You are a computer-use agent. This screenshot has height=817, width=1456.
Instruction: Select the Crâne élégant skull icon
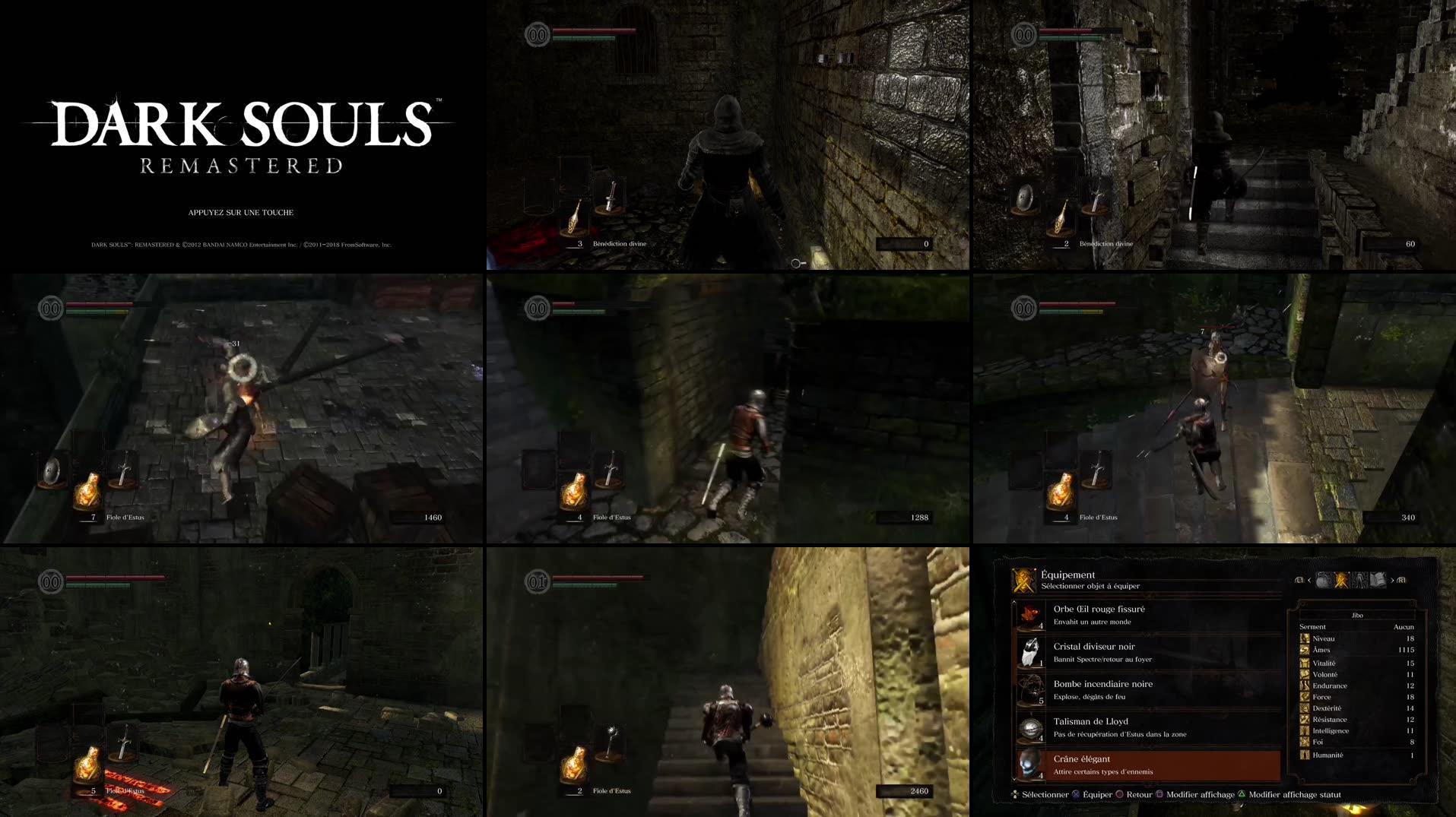tap(1030, 764)
